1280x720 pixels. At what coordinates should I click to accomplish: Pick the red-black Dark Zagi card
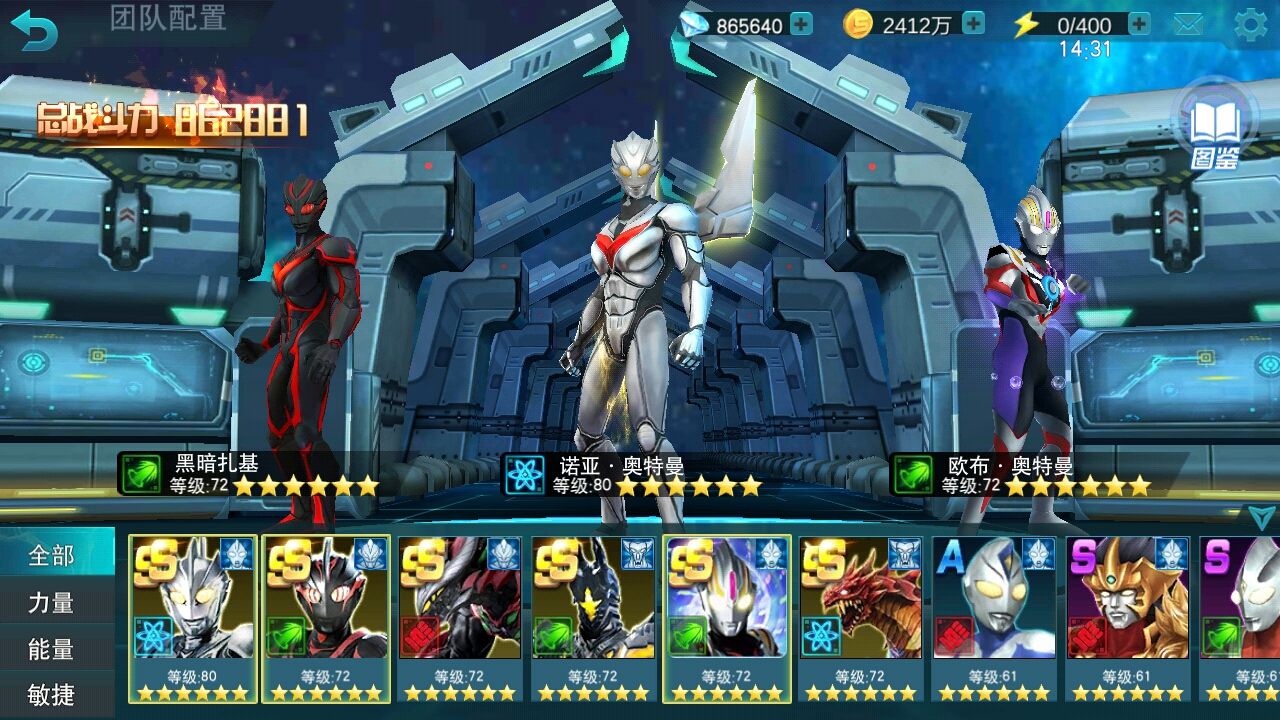click(326, 618)
